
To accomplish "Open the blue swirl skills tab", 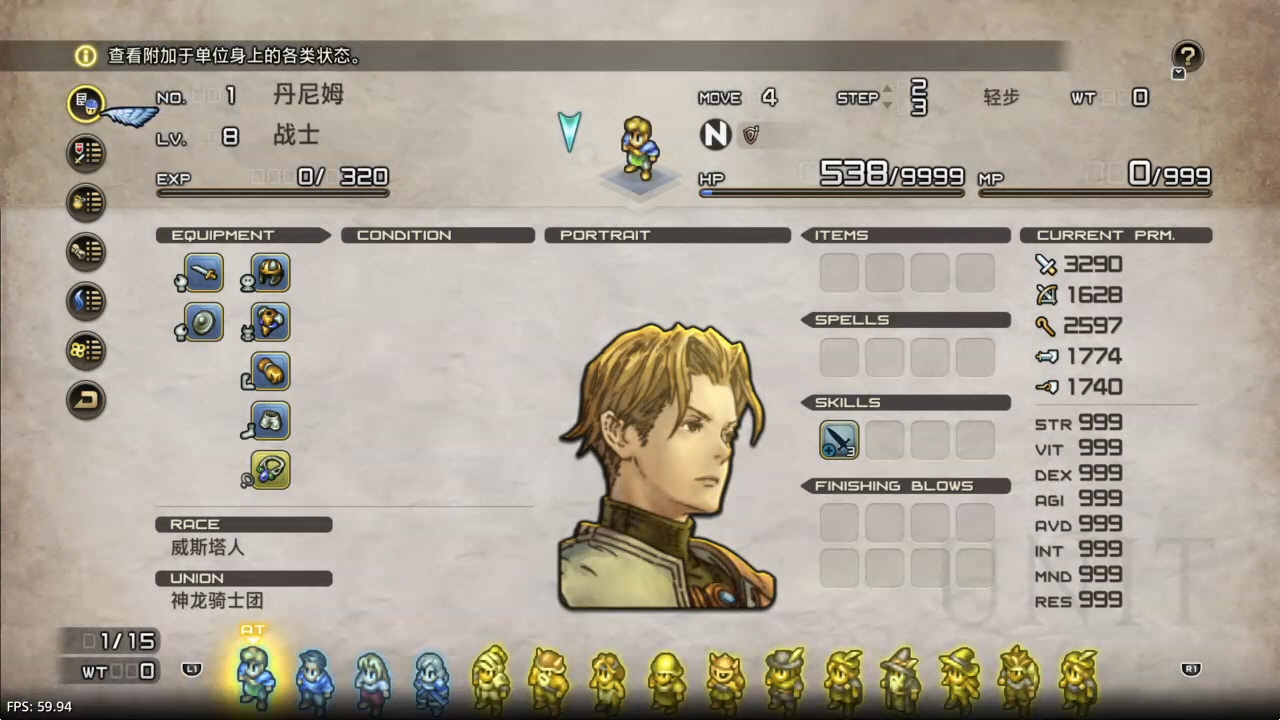I will point(87,300).
